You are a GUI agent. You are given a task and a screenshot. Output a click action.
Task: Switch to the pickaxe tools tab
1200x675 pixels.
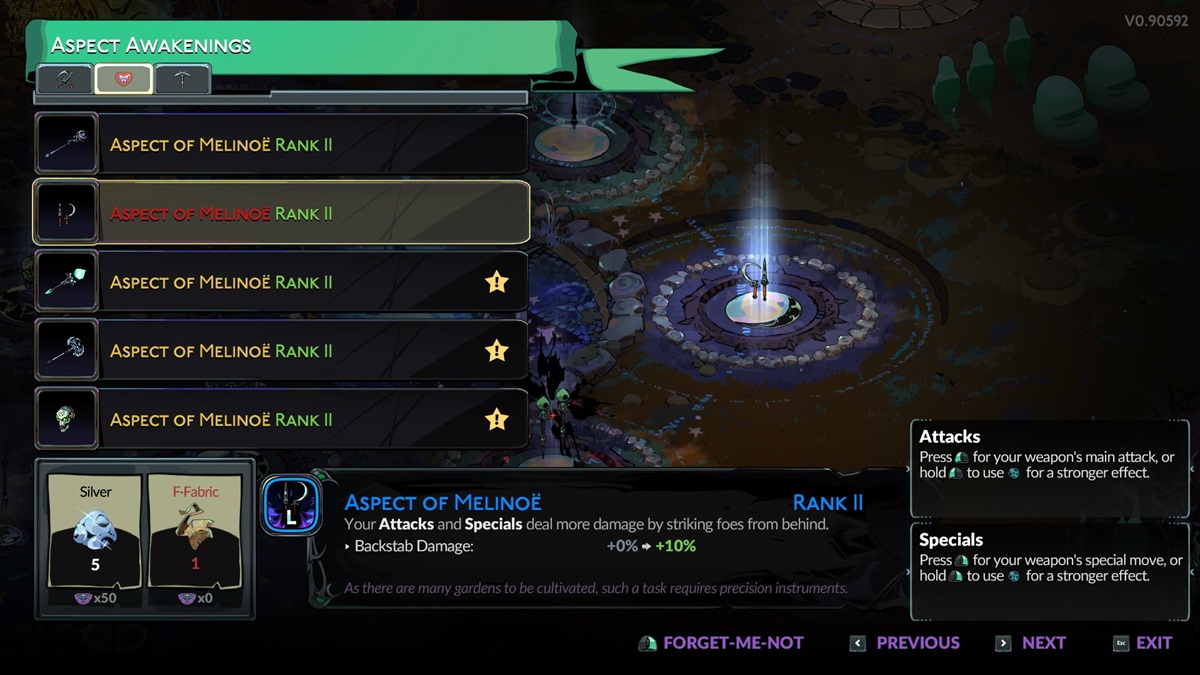tap(183, 79)
